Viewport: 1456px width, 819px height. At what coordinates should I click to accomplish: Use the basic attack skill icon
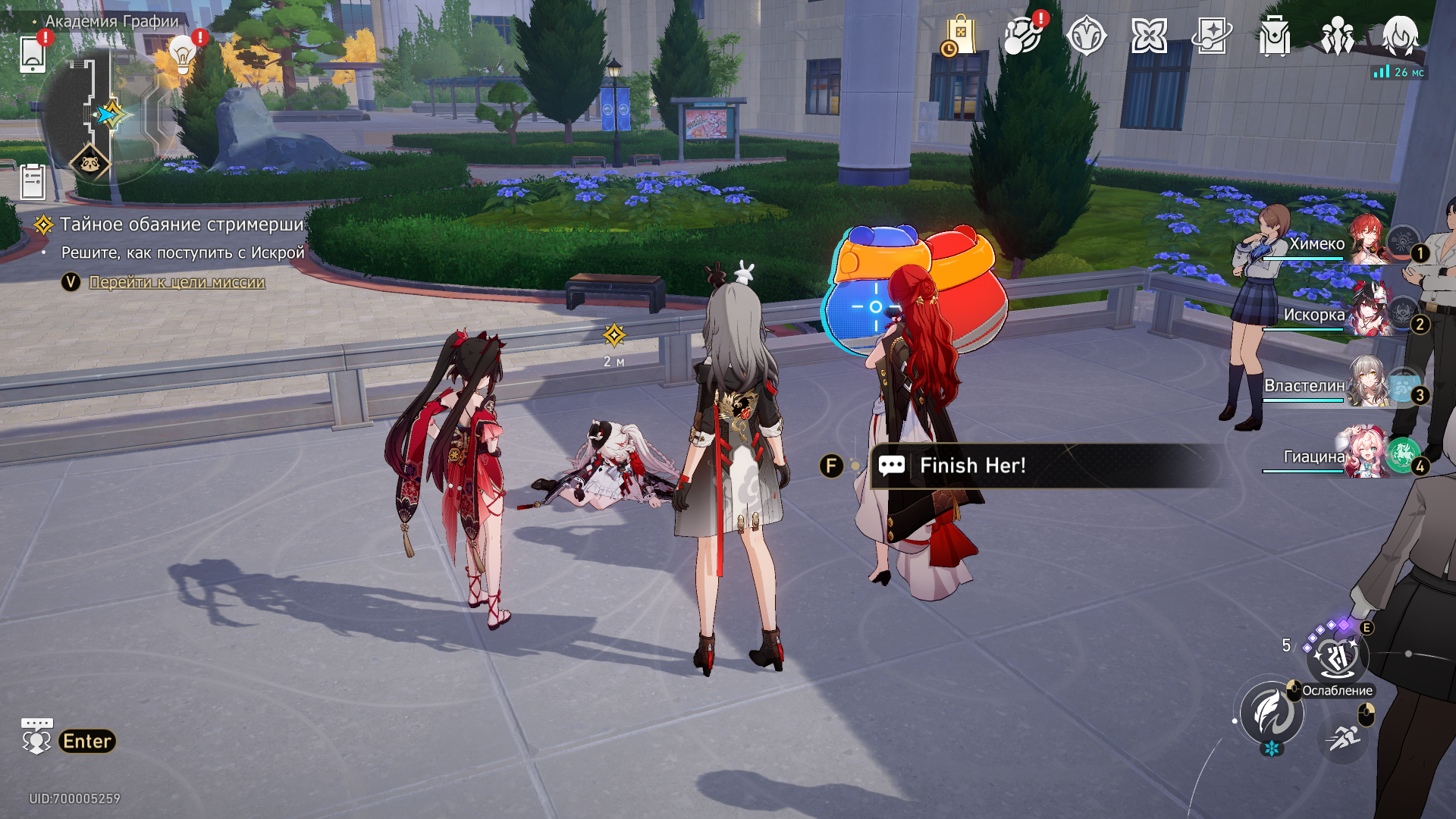click(1272, 713)
